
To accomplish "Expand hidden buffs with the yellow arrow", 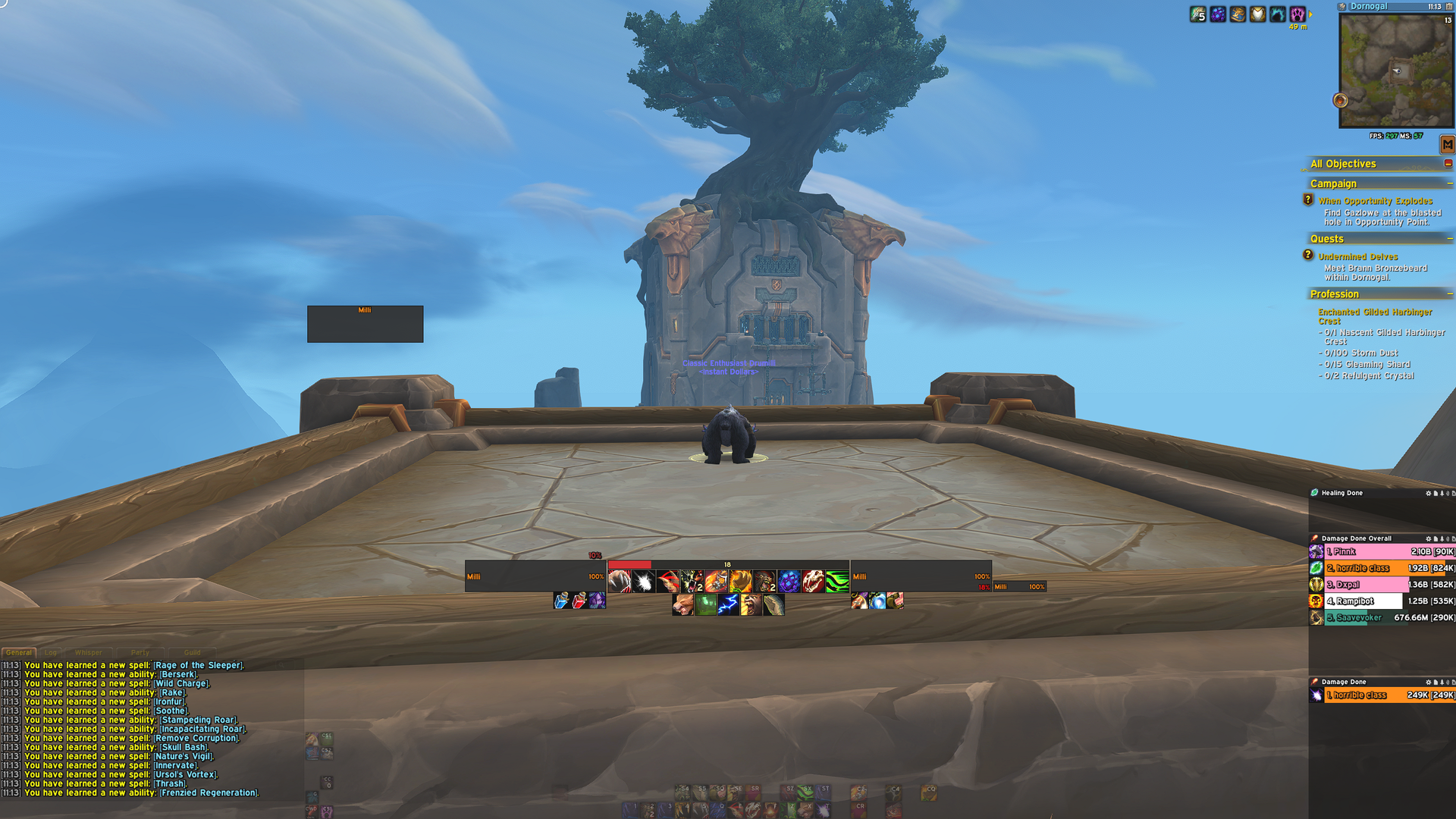I will click(1310, 15).
